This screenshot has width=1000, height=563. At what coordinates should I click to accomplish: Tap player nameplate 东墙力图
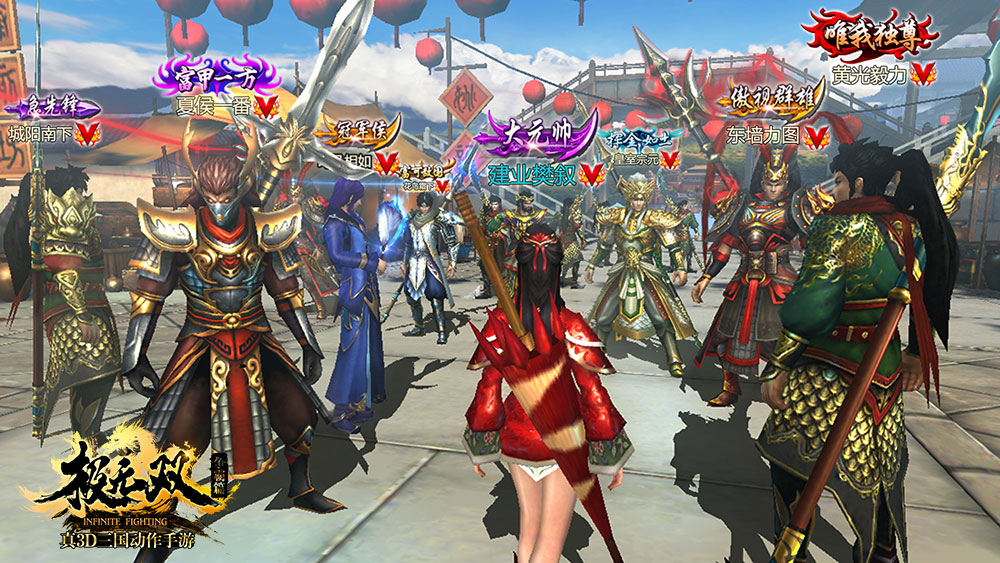tap(764, 135)
